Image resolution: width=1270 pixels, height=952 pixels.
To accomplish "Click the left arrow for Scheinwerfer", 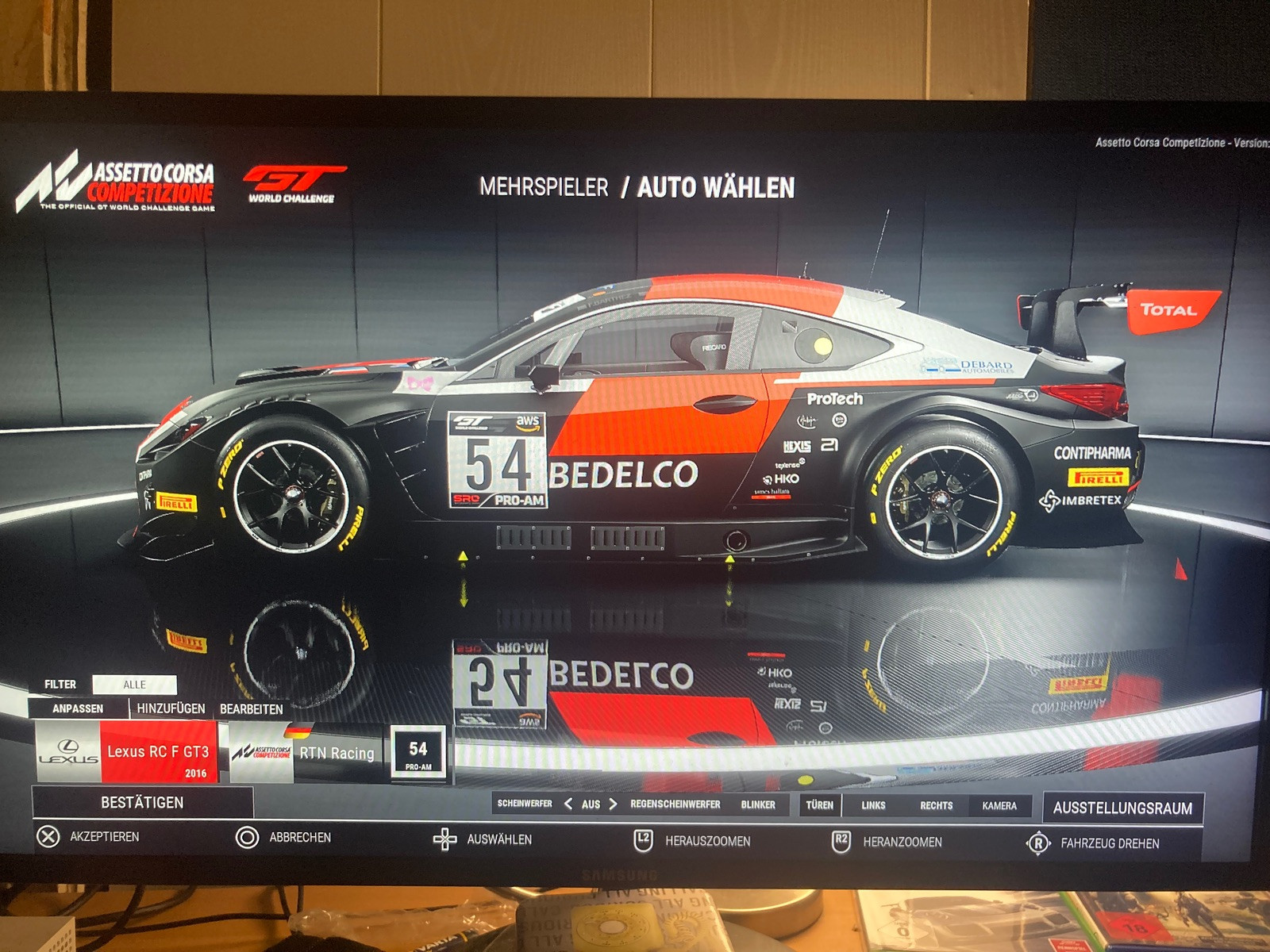I will tap(568, 804).
